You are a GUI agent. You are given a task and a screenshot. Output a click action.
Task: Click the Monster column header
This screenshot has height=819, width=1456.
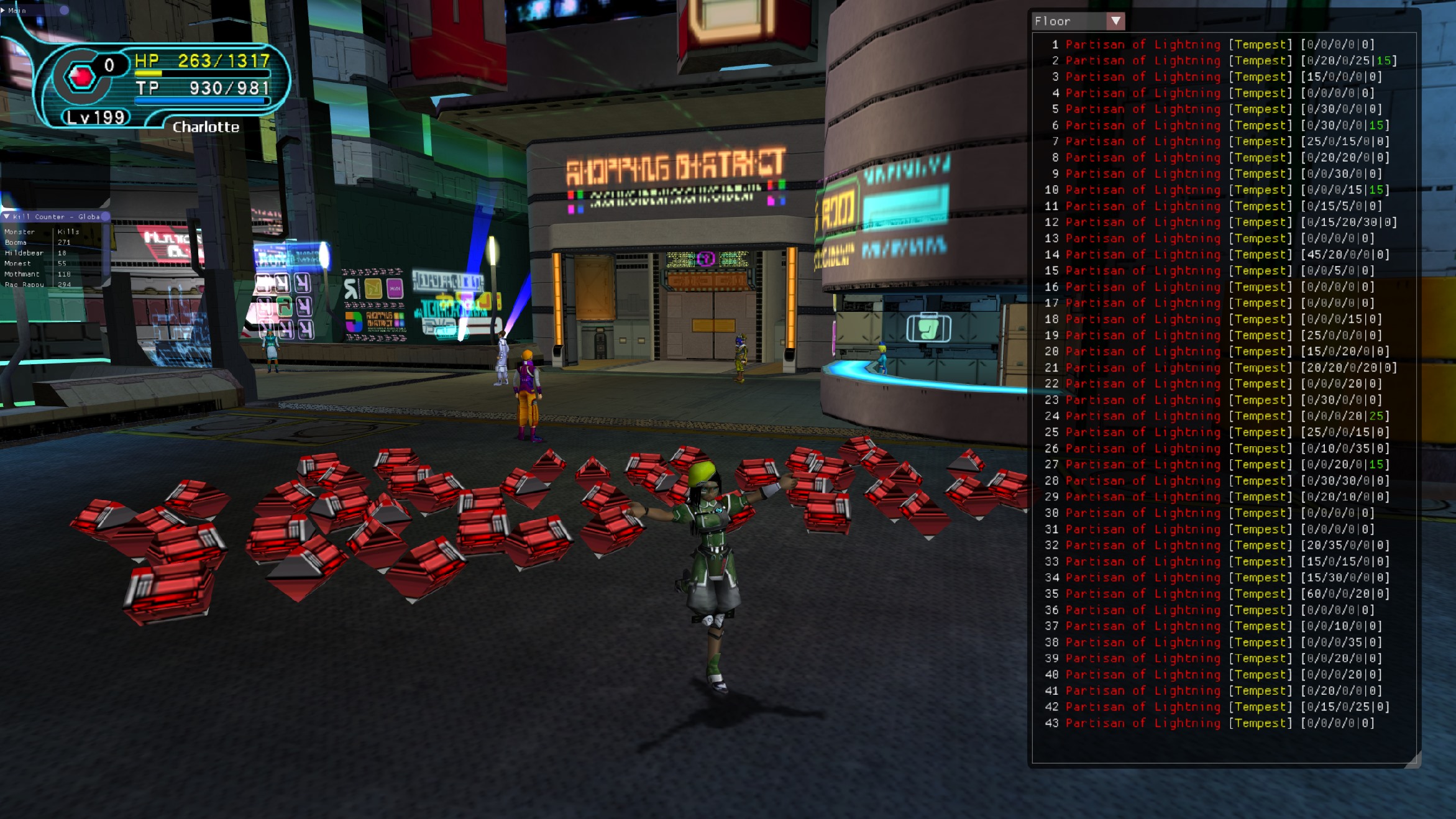(x=20, y=232)
